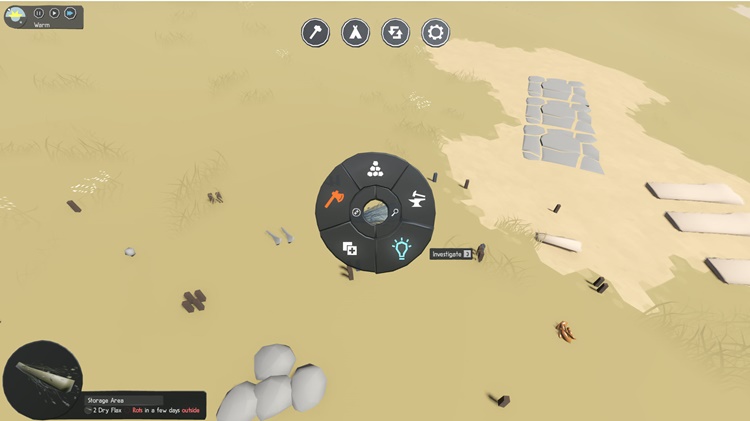
Task: Choose the stockpile pyramid radial option
Action: coord(375,169)
